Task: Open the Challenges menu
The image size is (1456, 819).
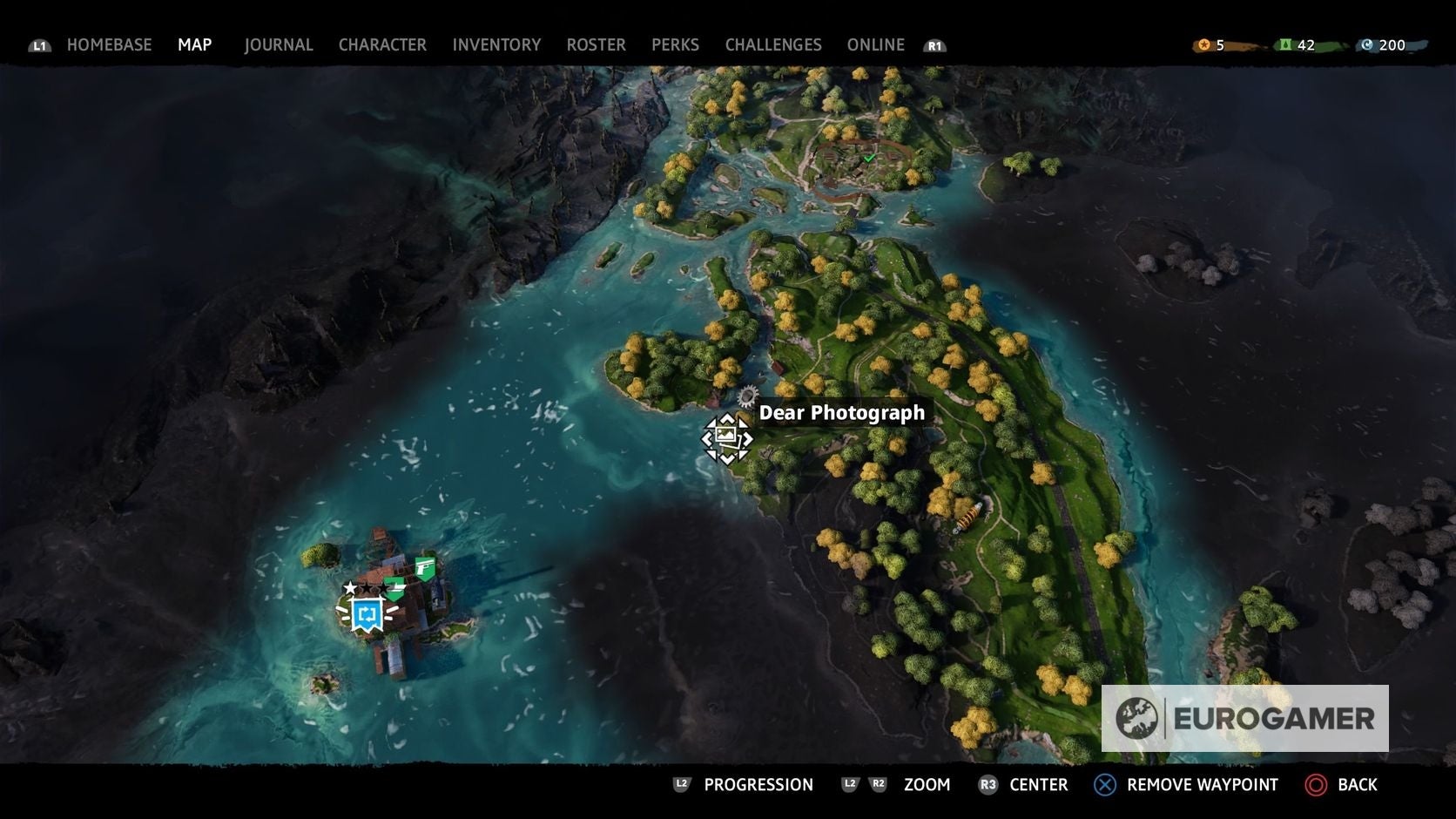Action: (772, 44)
